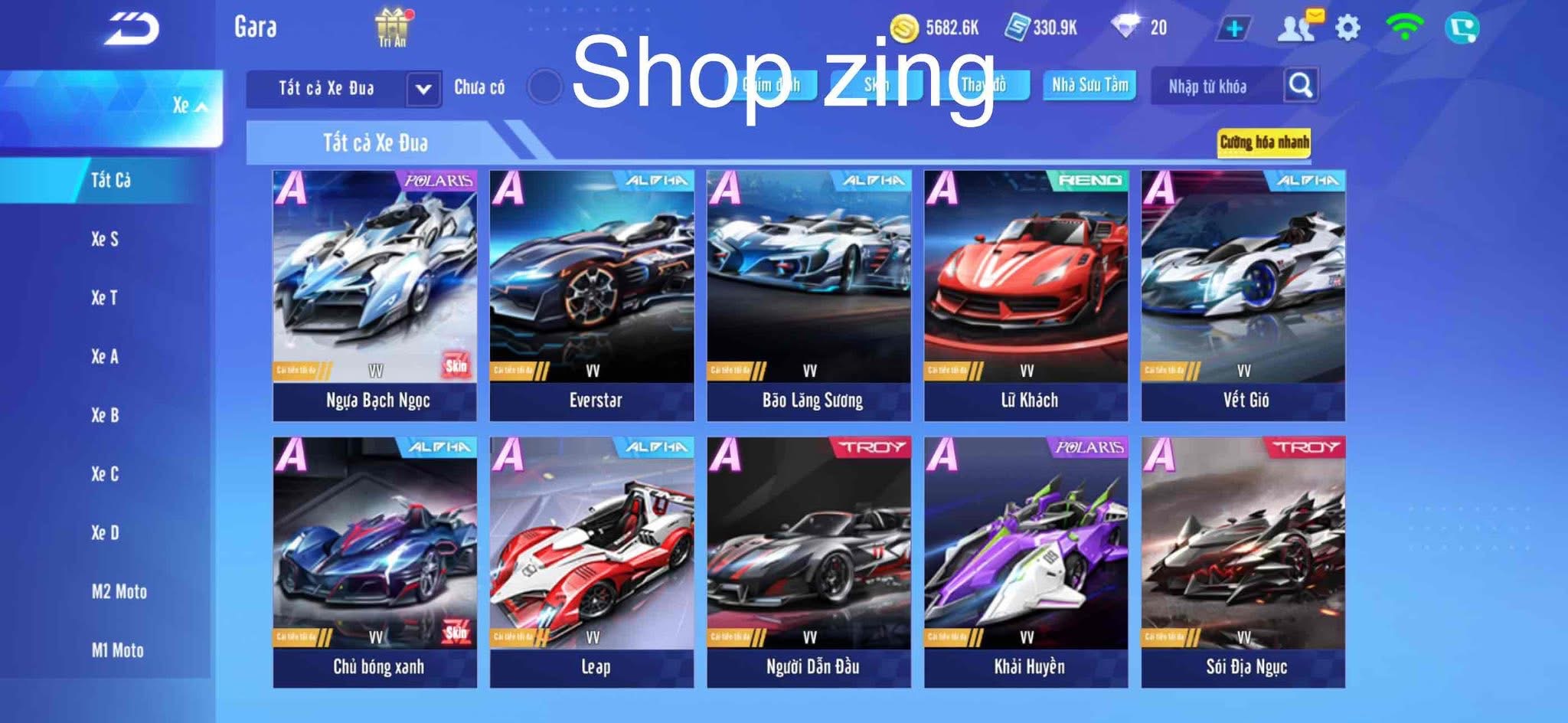Open the teal chat icon in the top corner
The width and height of the screenshot is (1568, 723).
1465,28
